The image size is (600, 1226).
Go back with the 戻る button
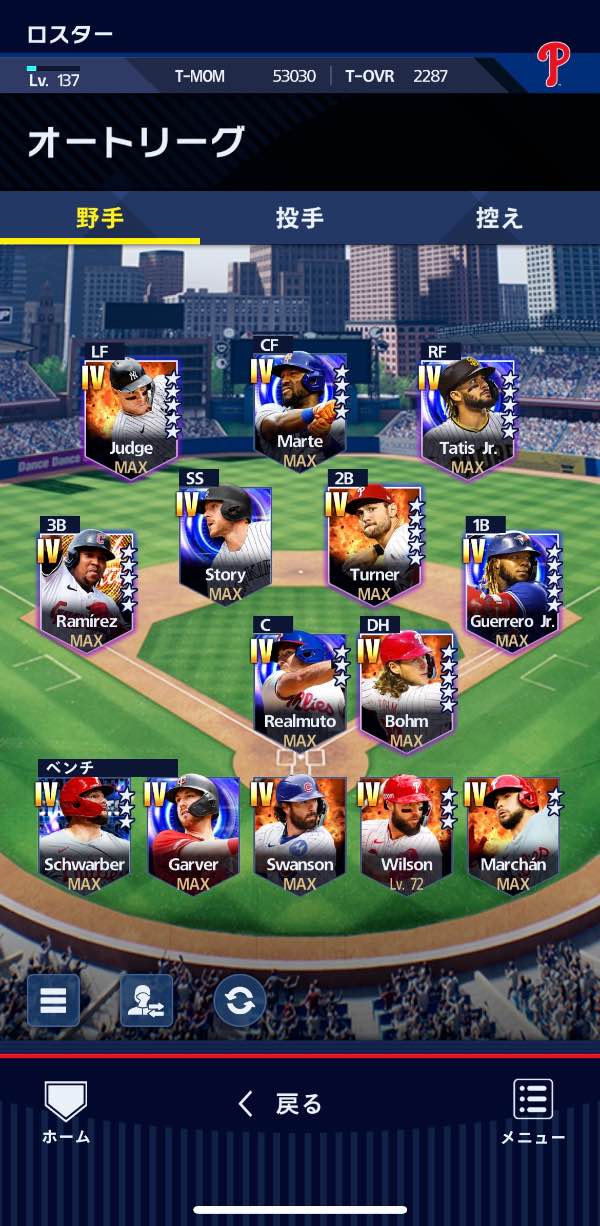click(x=281, y=1104)
